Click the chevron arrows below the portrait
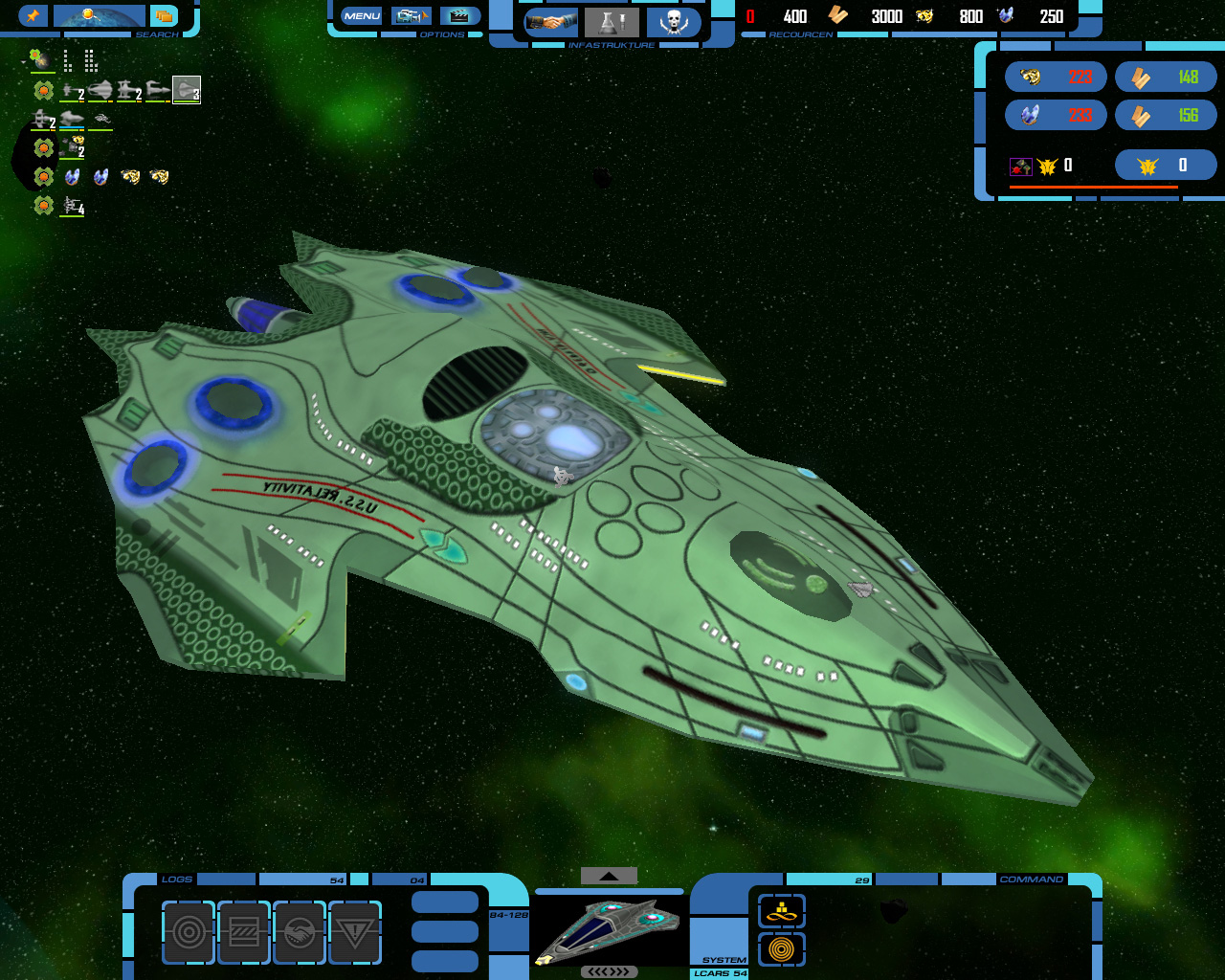Image resolution: width=1225 pixels, height=980 pixels. click(609, 971)
